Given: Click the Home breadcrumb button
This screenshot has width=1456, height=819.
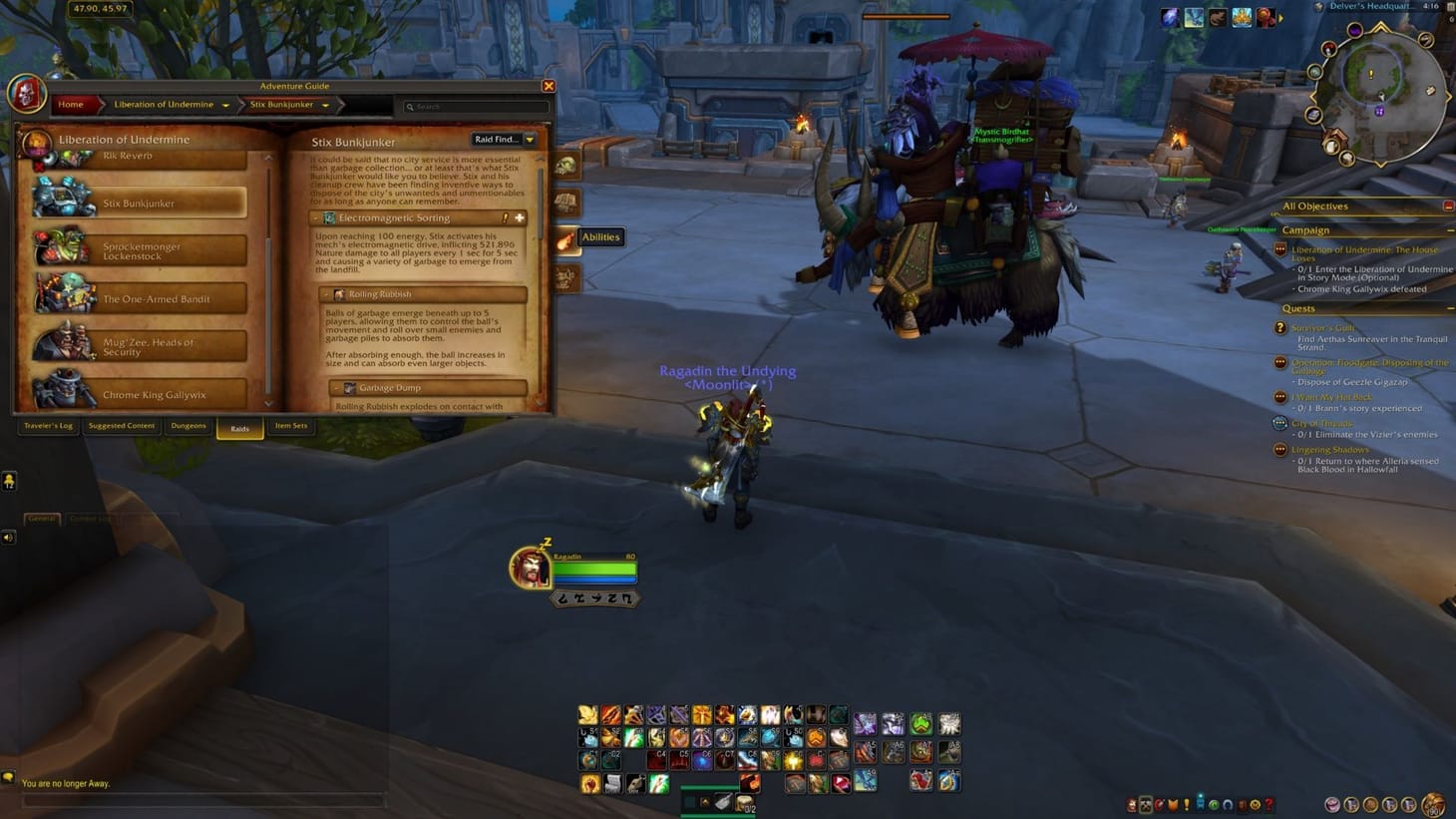Looking at the screenshot, I should 70,104.
